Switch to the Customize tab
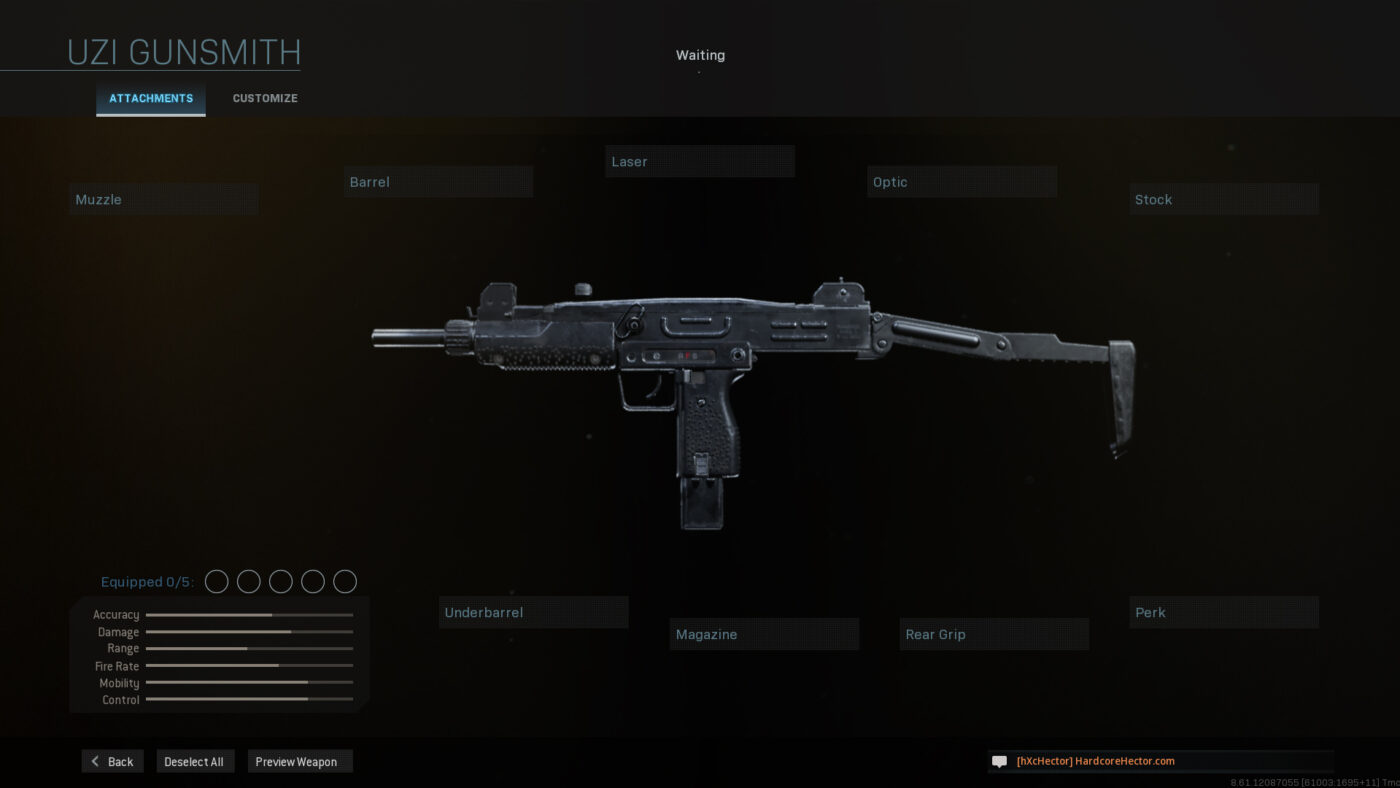This screenshot has height=788, width=1400. click(264, 98)
